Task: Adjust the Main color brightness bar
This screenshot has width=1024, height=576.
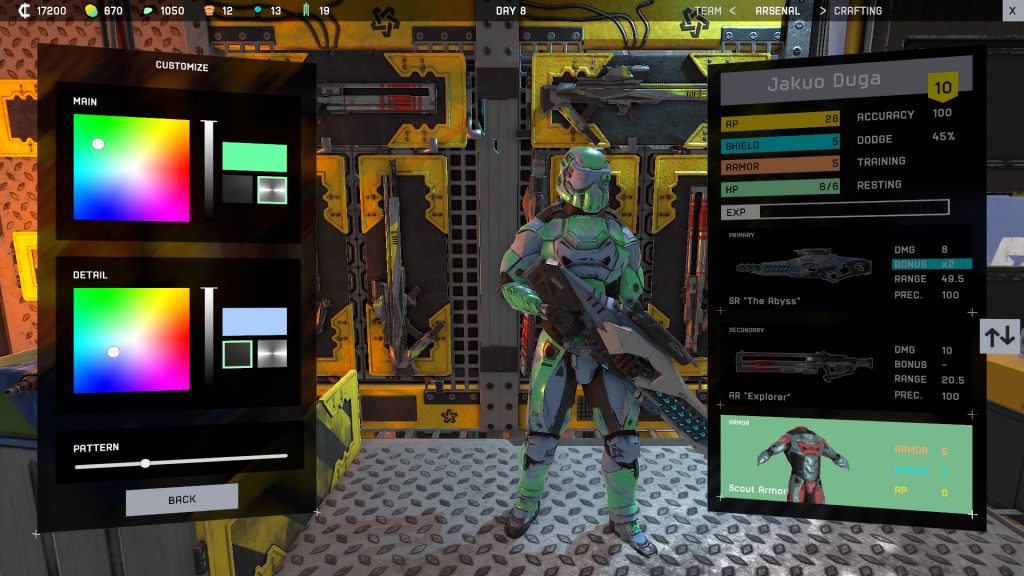Action: coord(210,170)
